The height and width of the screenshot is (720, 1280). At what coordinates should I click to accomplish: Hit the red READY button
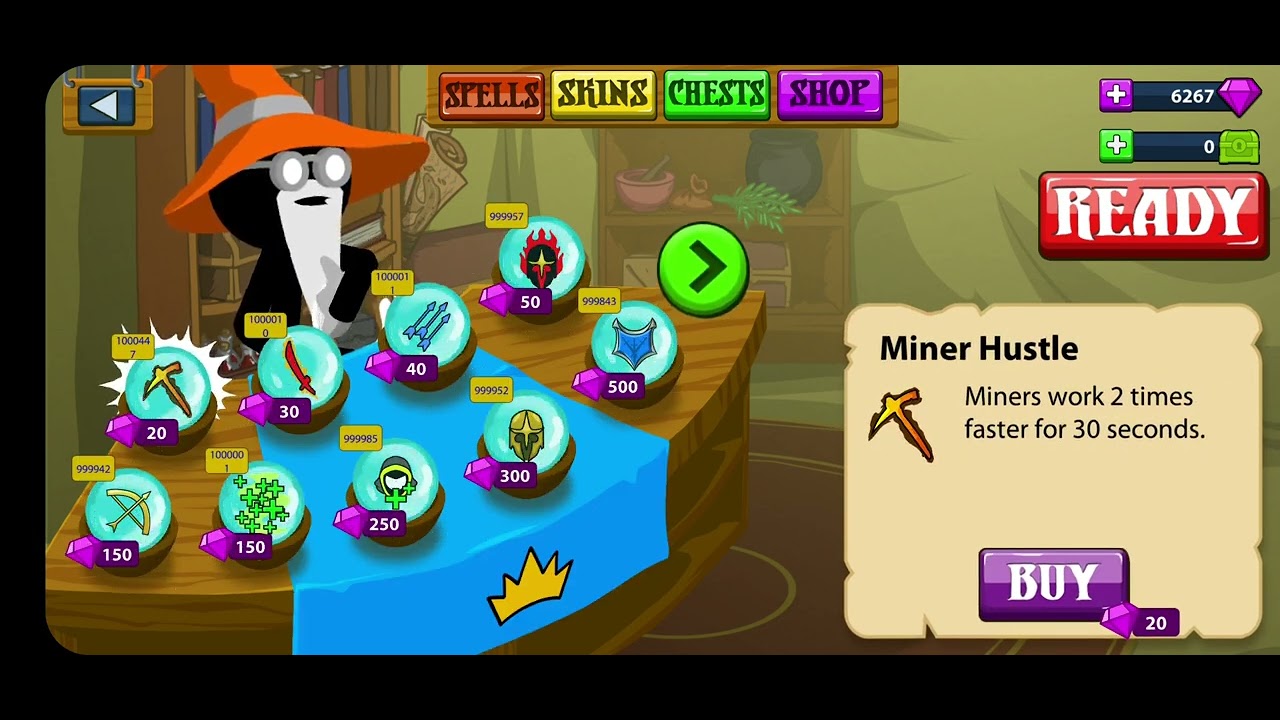(x=1152, y=214)
